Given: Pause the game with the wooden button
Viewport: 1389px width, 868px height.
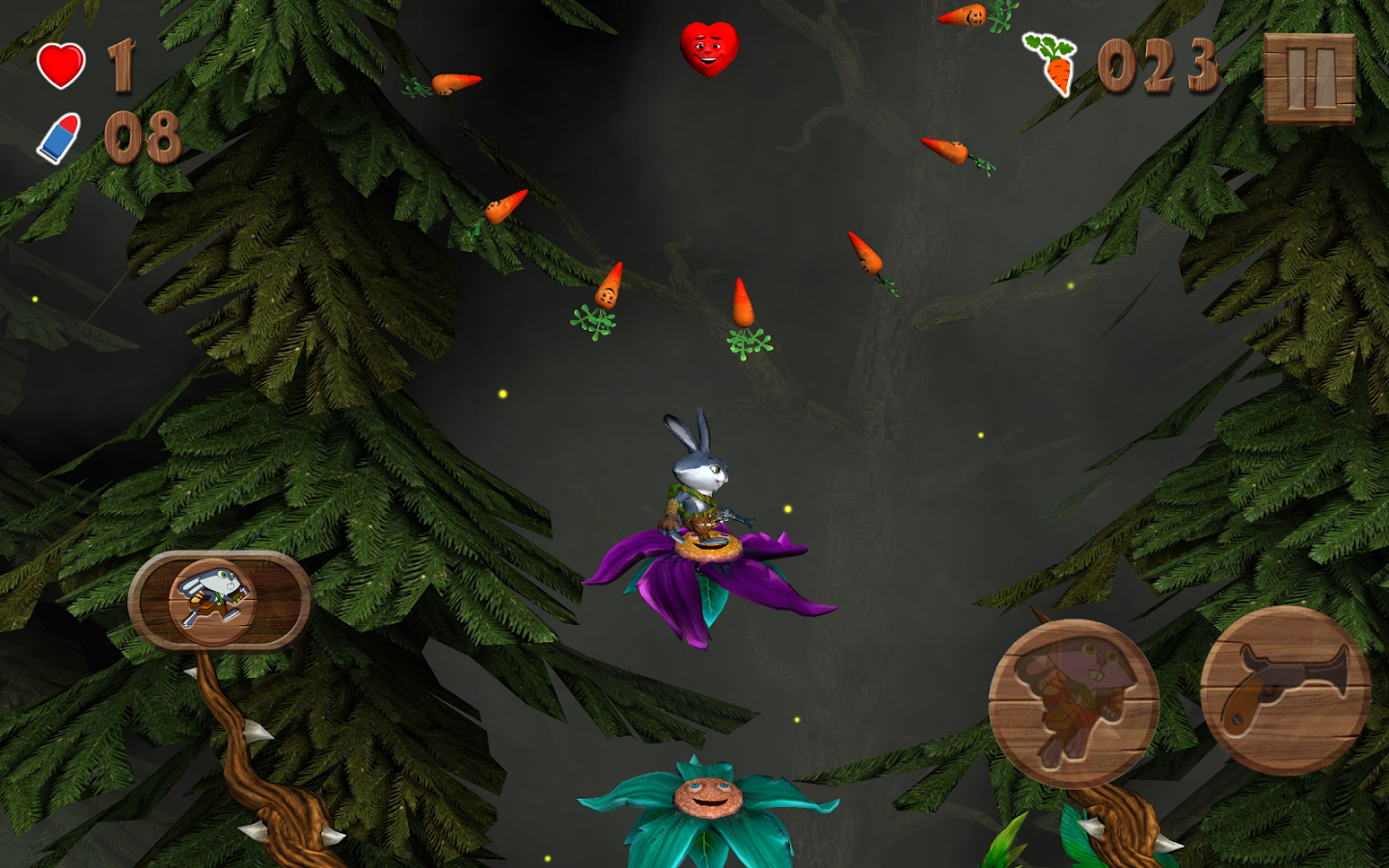Looking at the screenshot, I should point(1309,79).
